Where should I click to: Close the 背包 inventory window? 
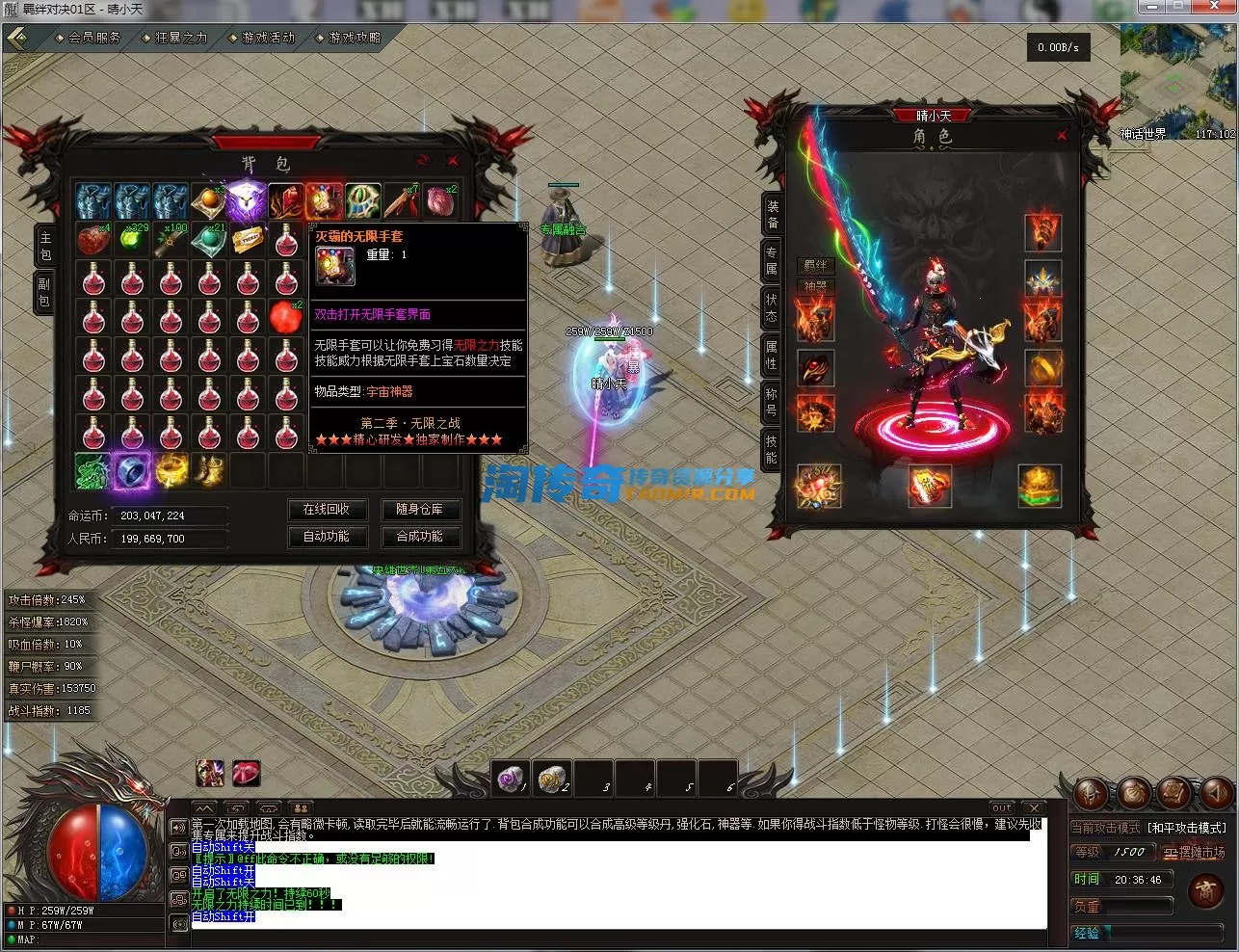(x=453, y=161)
